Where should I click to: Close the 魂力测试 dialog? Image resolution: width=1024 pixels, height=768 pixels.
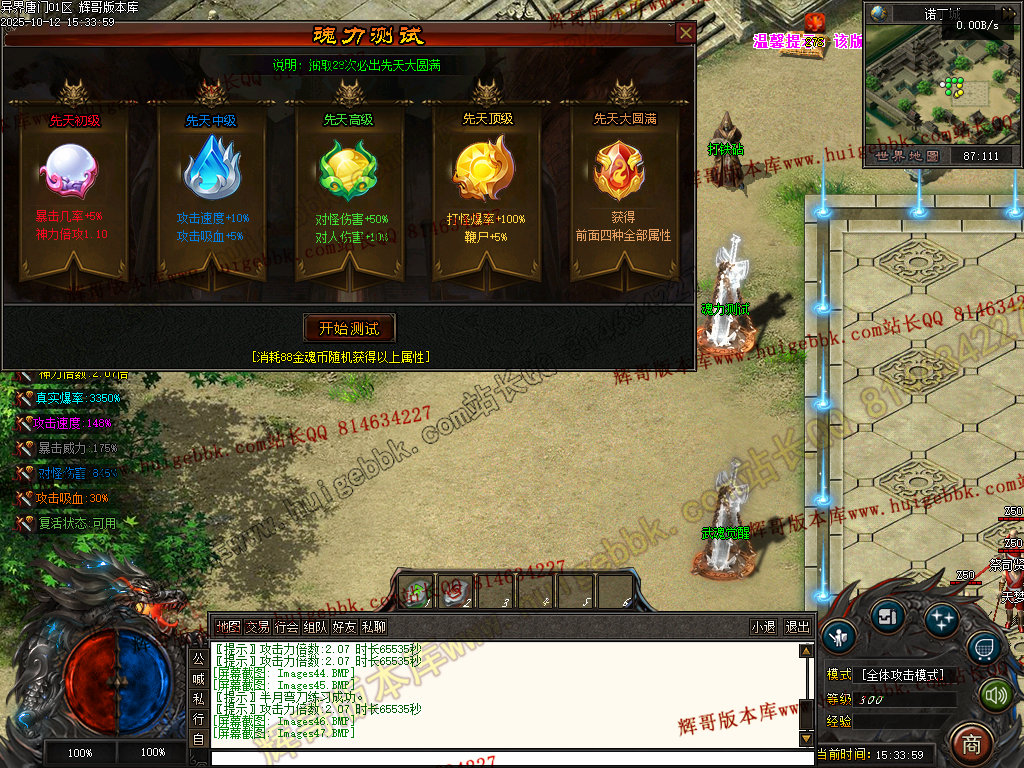pos(685,33)
